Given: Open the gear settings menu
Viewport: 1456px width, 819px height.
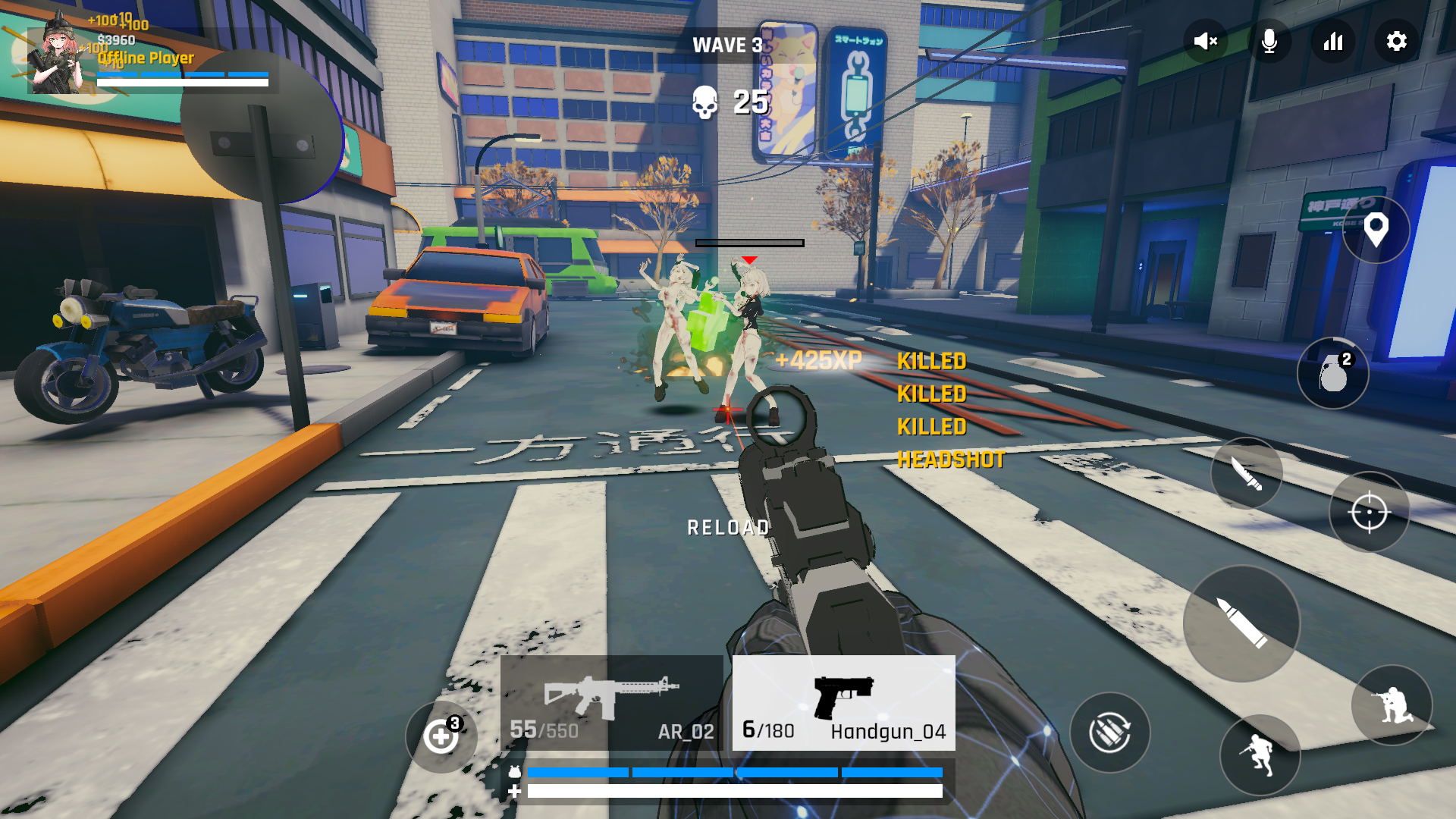Looking at the screenshot, I should (x=1397, y=41).
